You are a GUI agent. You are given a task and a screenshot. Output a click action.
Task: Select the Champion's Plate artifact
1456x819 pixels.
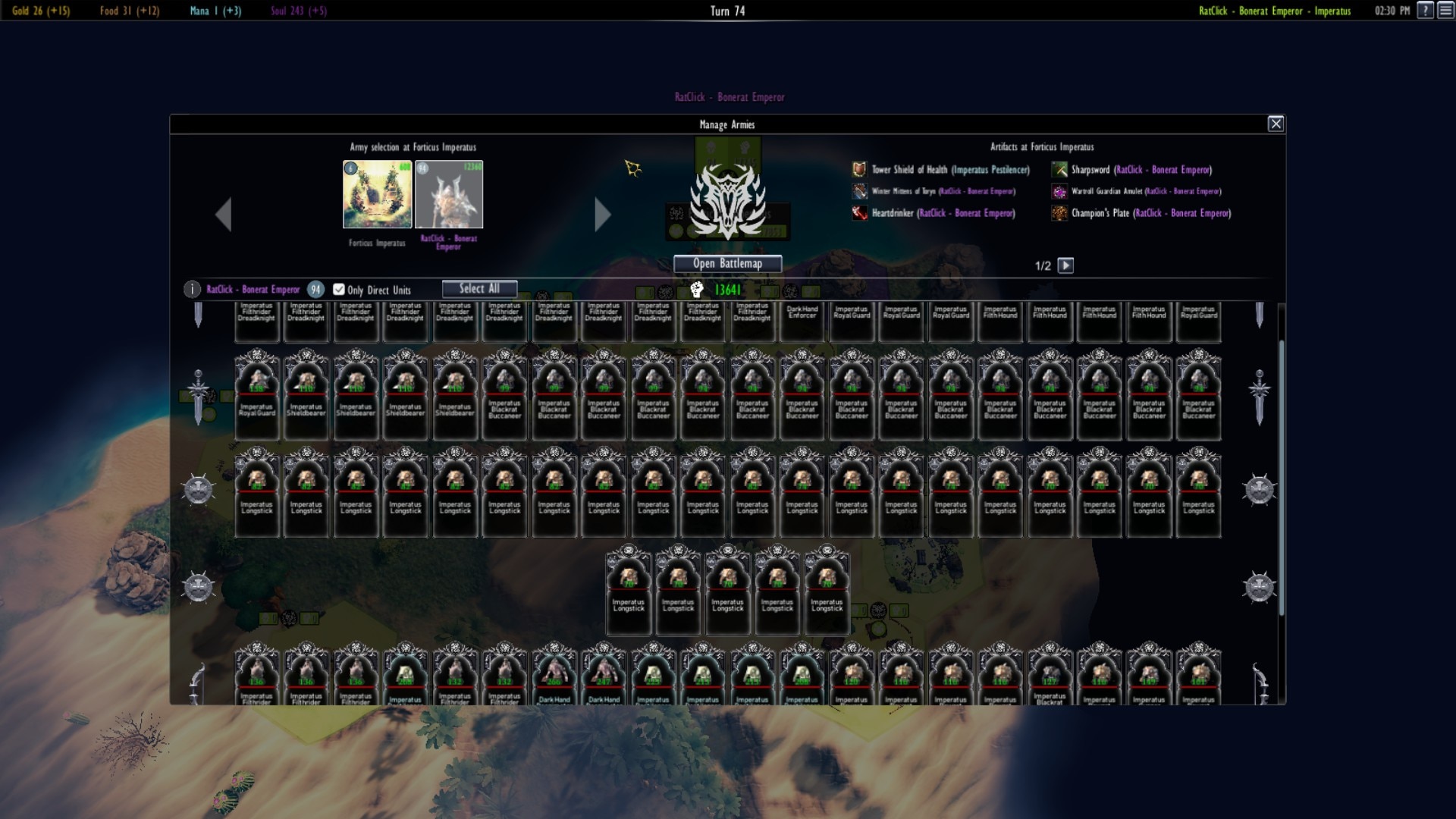(1150, 213)
